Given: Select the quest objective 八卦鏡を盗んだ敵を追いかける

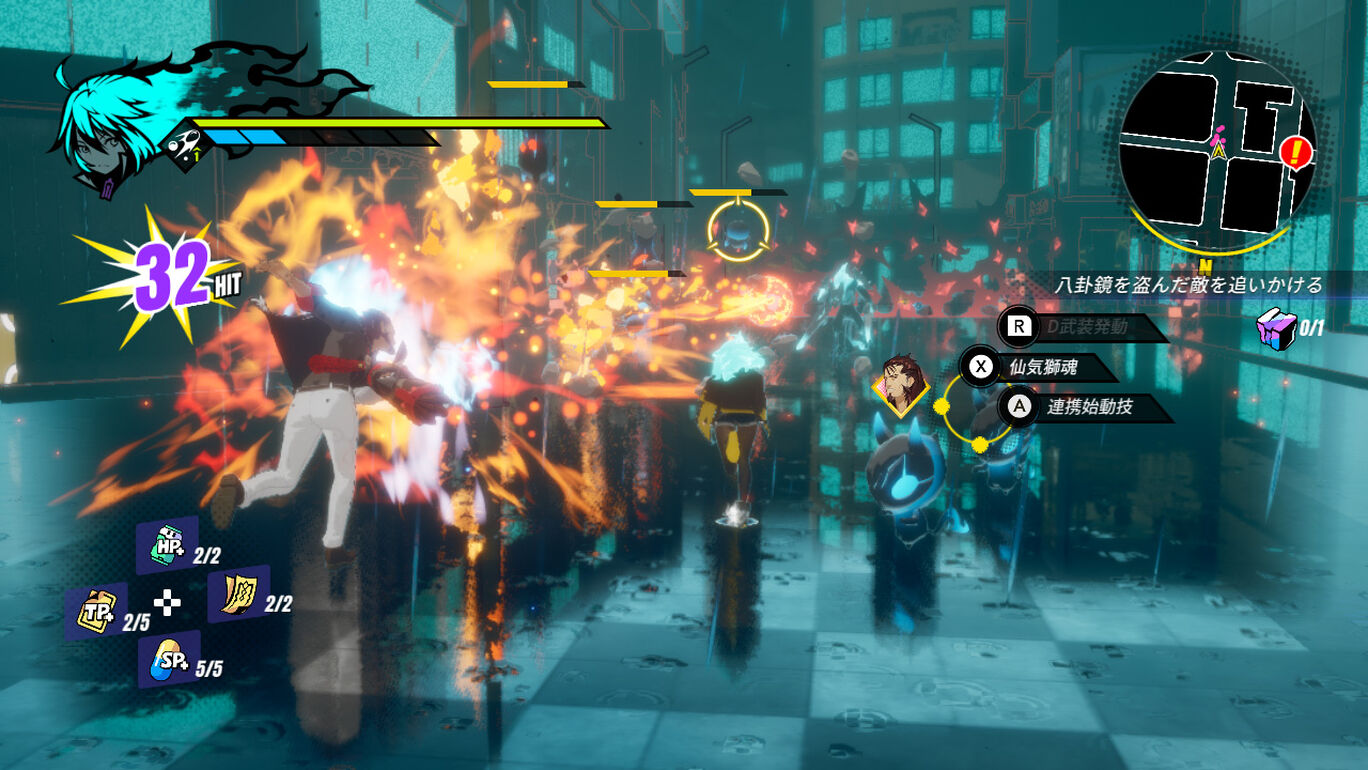Looking at the screenshot, I should click(1188, 285).
